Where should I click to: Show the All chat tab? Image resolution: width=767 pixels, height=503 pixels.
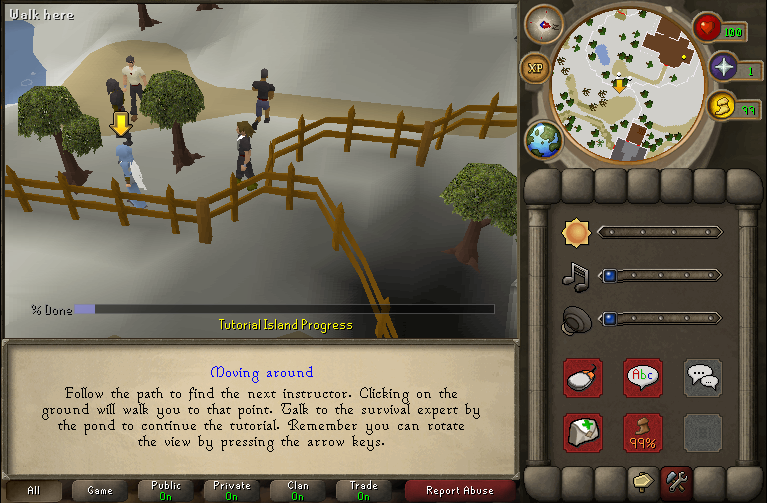(34, 490)
